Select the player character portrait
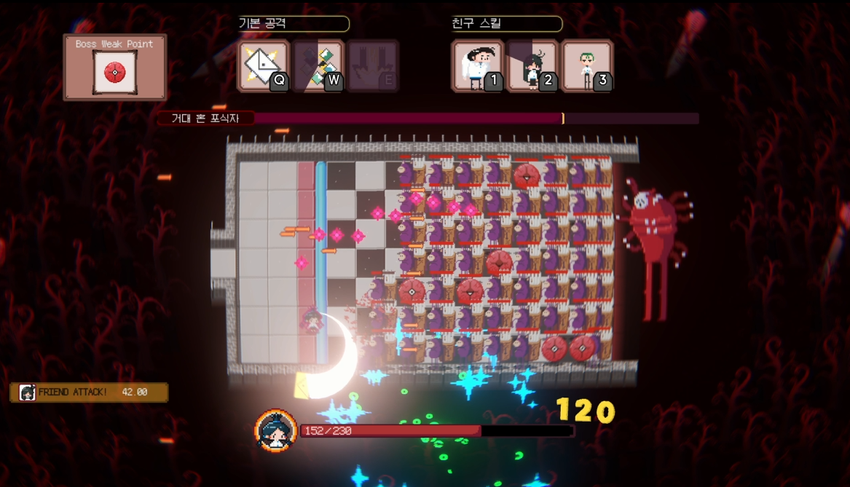The height and width of the screenshot is (487, 850). coord(274,431)
